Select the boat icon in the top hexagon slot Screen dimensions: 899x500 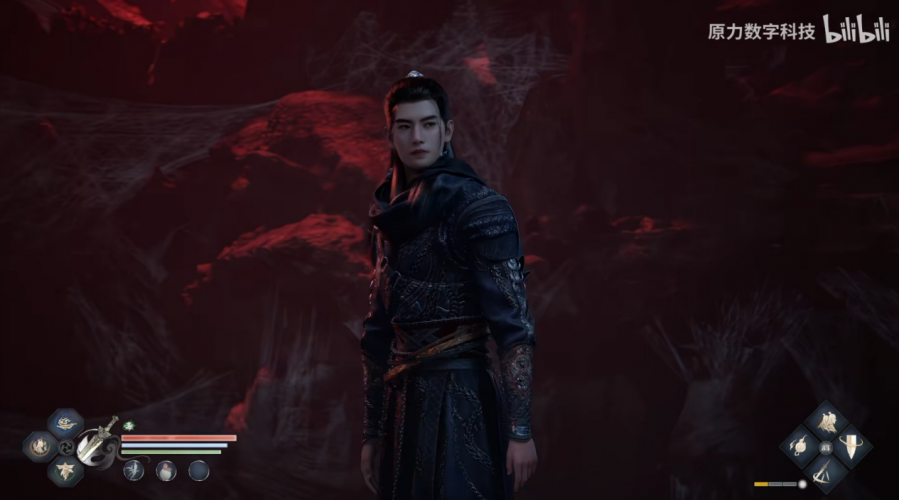65,423
